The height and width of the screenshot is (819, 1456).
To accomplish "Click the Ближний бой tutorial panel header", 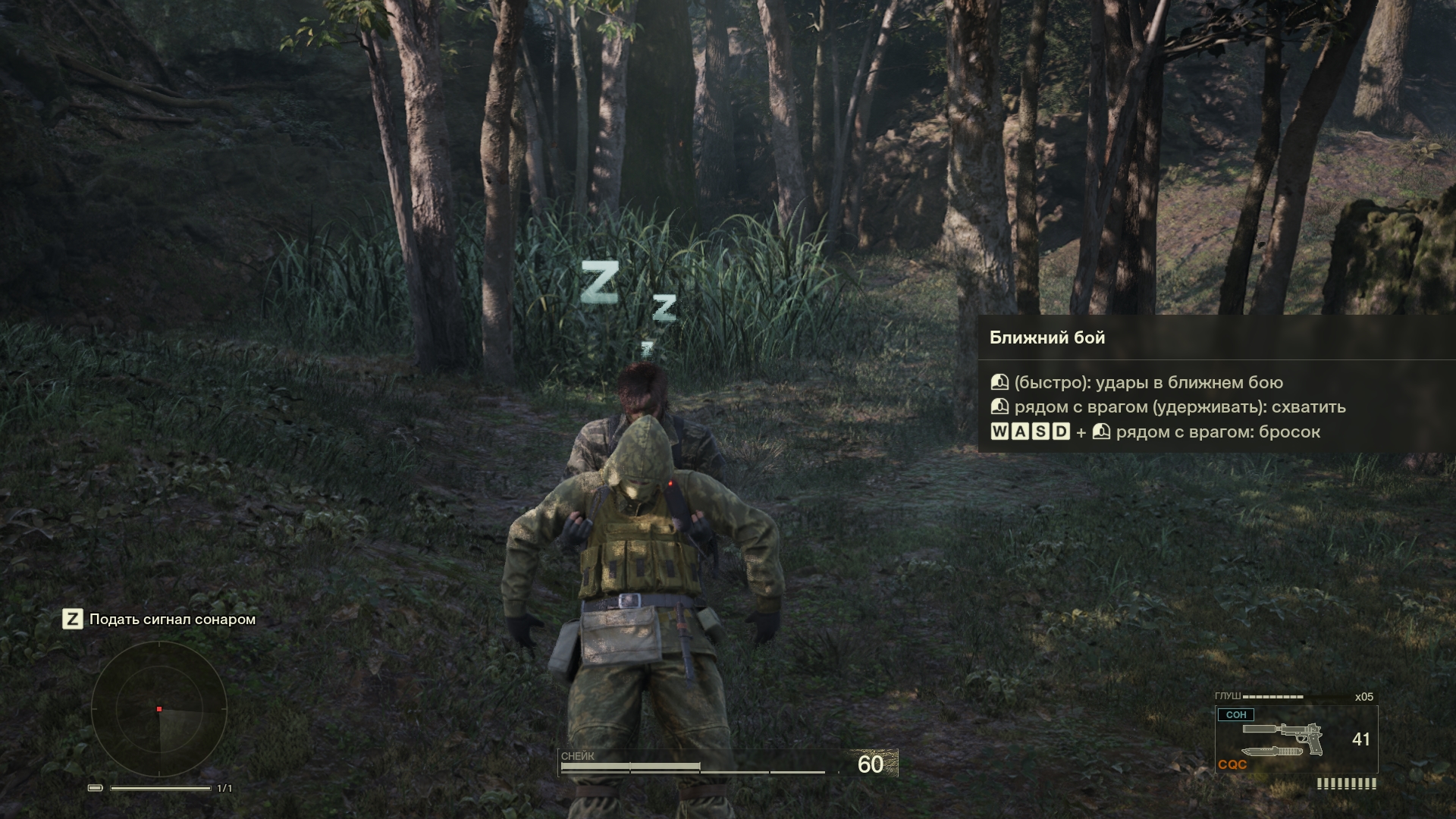I will point(1047,338).
